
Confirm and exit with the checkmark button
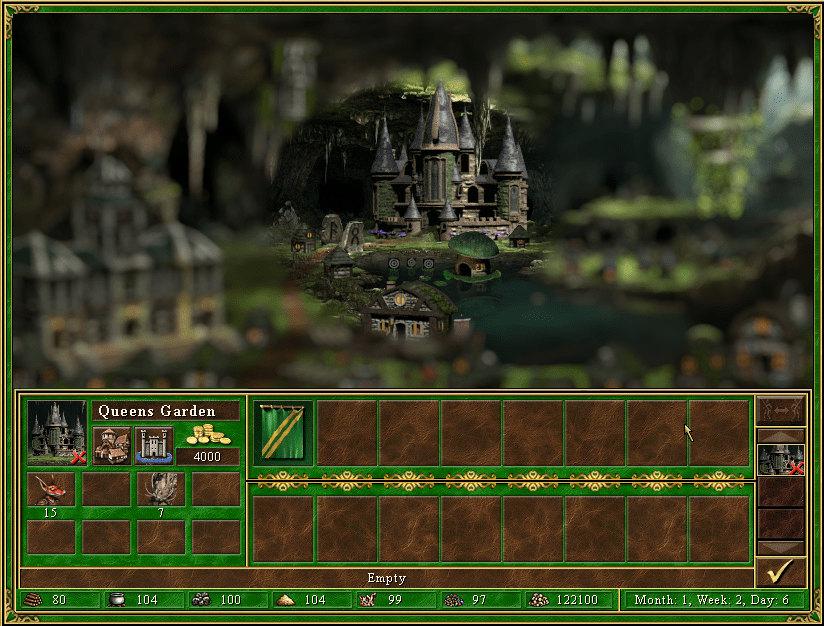pos(781,572)
